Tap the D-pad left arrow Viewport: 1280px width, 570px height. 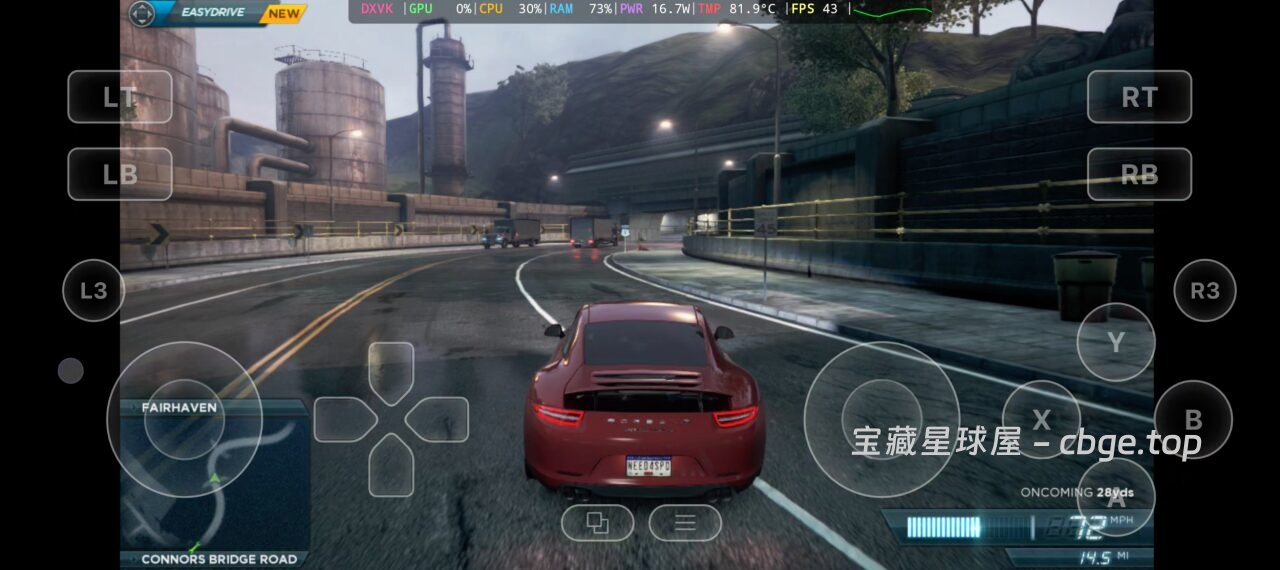pos(344,420)
